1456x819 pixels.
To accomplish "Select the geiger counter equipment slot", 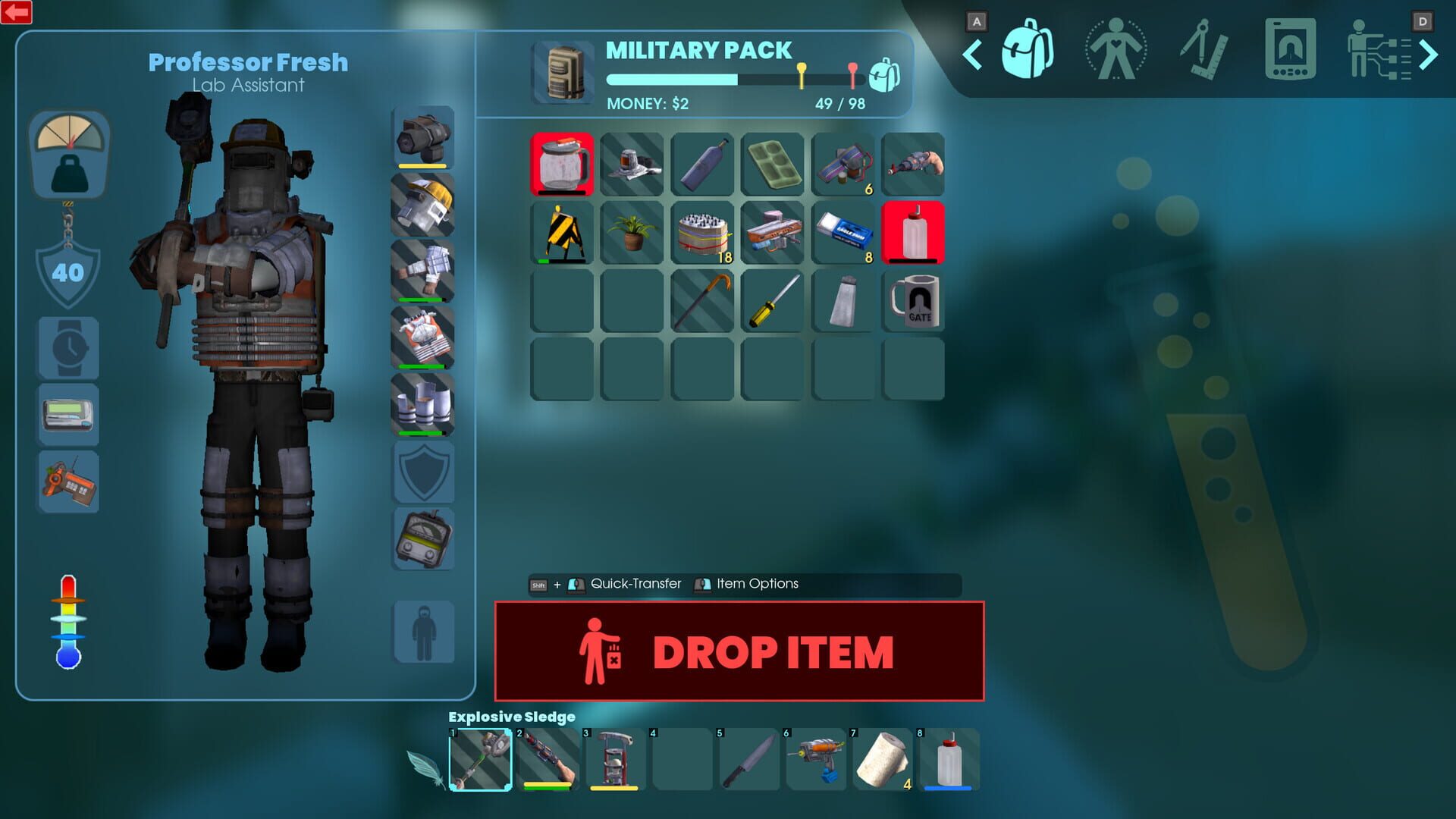I will pyautogui.click(x=423, y=538).
